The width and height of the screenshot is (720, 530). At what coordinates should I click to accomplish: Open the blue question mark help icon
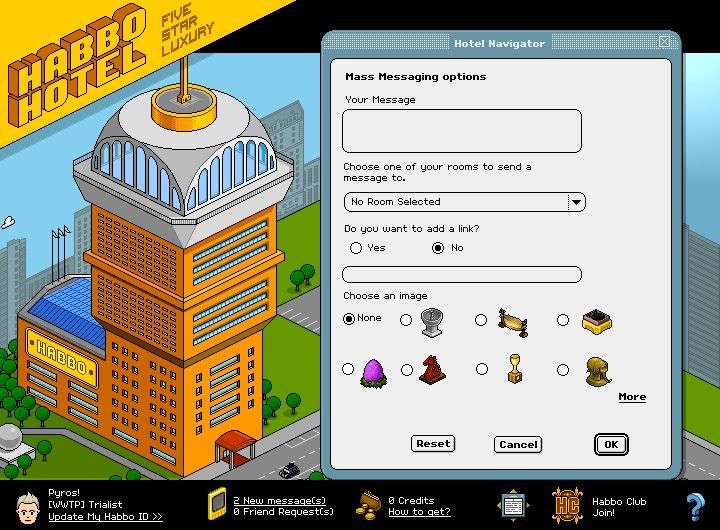click(695, 505)
